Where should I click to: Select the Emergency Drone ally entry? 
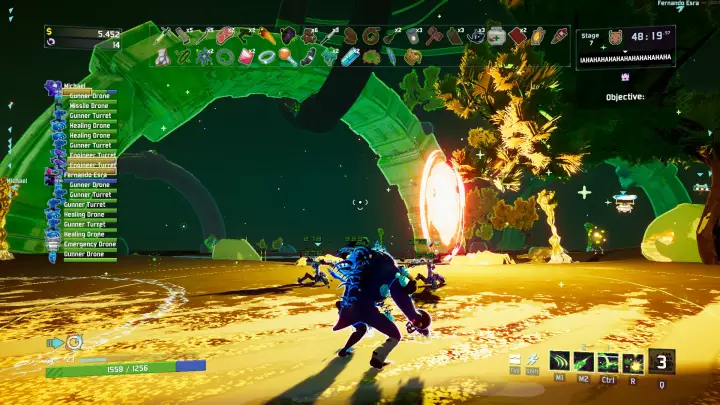(89, 244)
